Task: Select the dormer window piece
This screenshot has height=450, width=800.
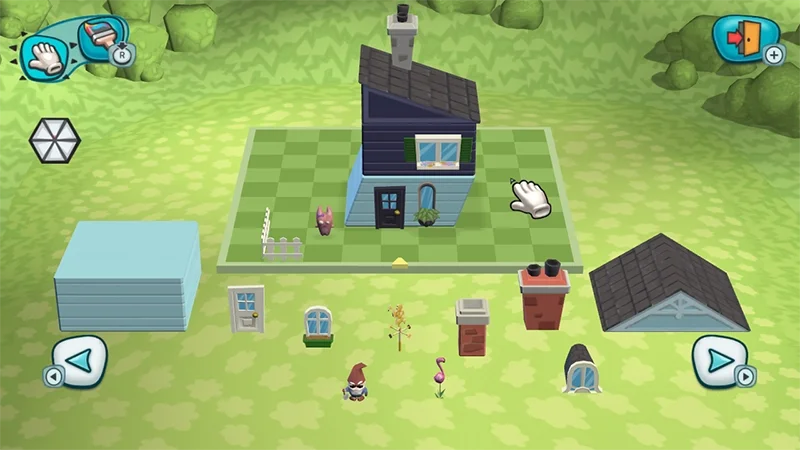Action: tap(580, 367)
